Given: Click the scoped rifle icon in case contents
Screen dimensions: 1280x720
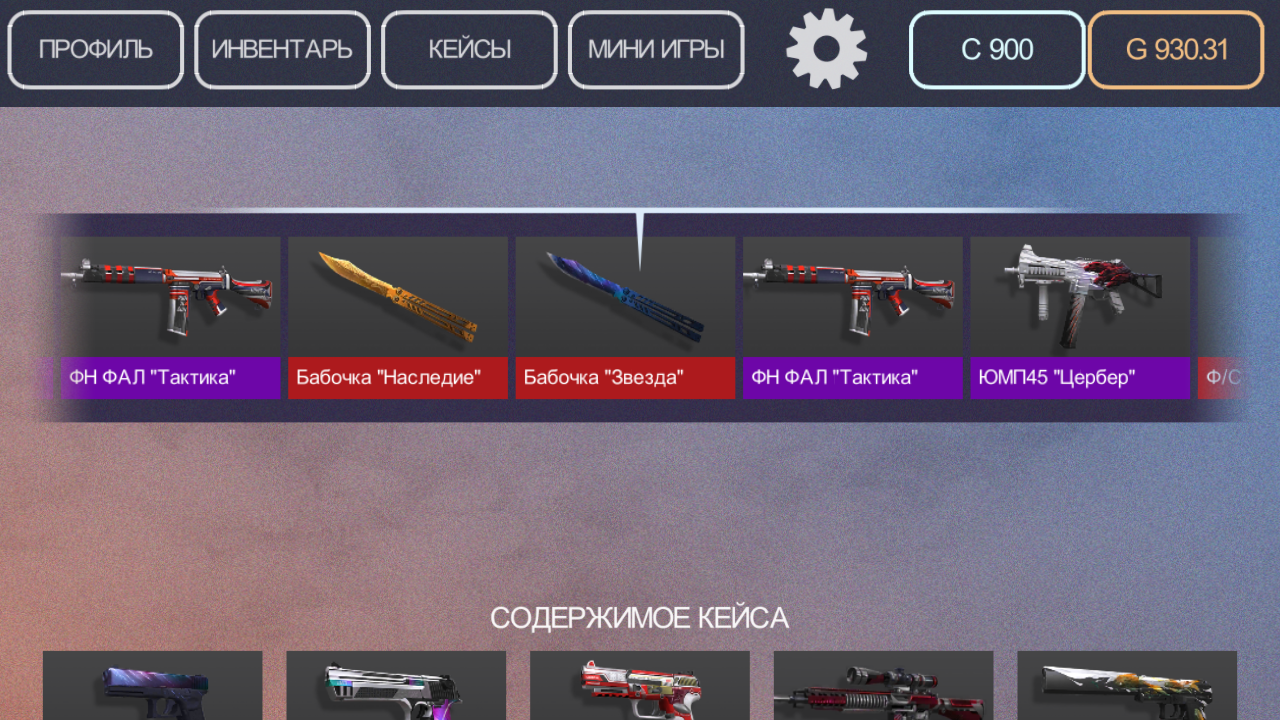Looking at the screenshot, I should coord(883,690).
